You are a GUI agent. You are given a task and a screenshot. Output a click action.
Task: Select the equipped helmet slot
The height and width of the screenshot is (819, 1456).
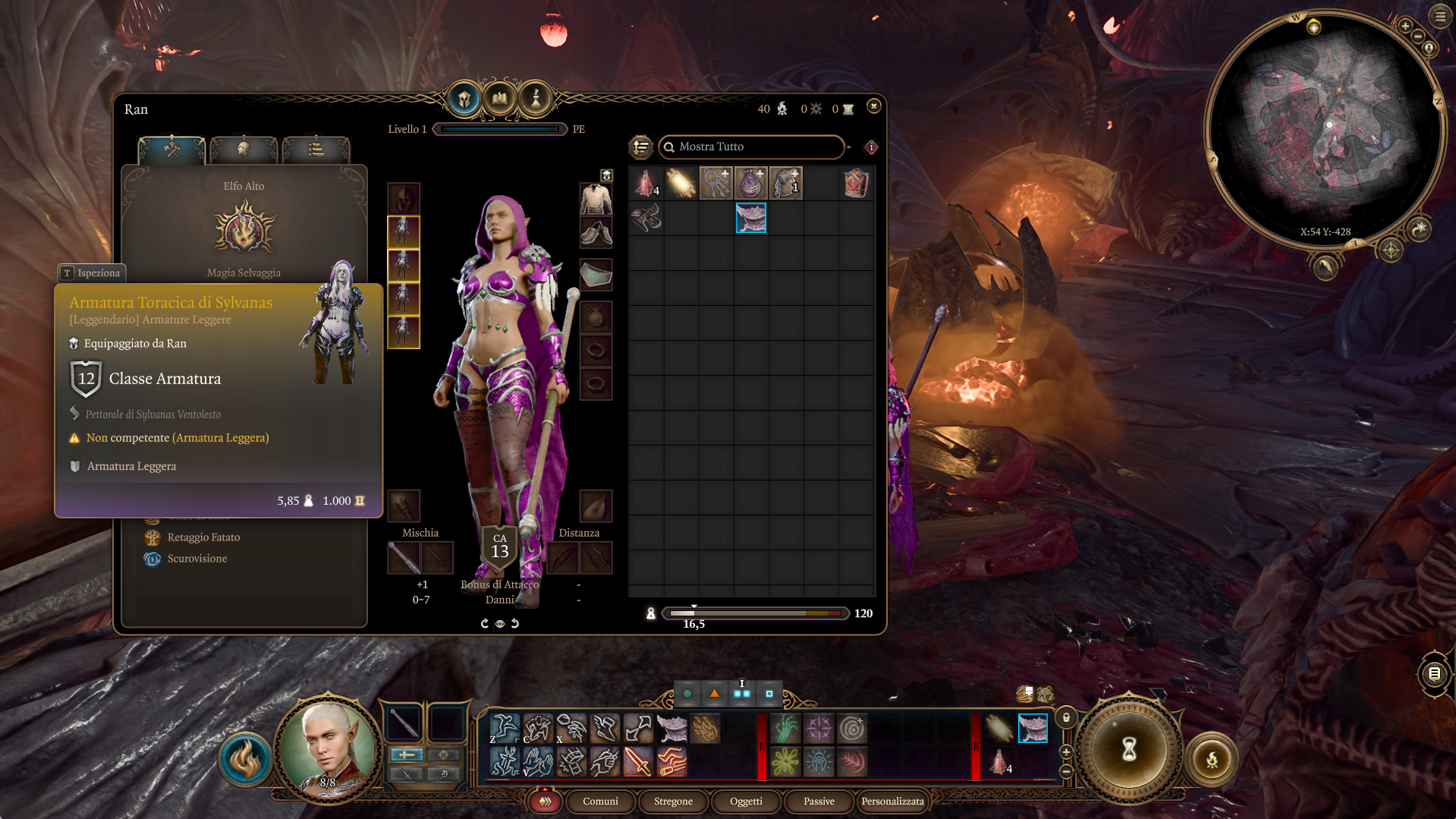tap(404, 198)
